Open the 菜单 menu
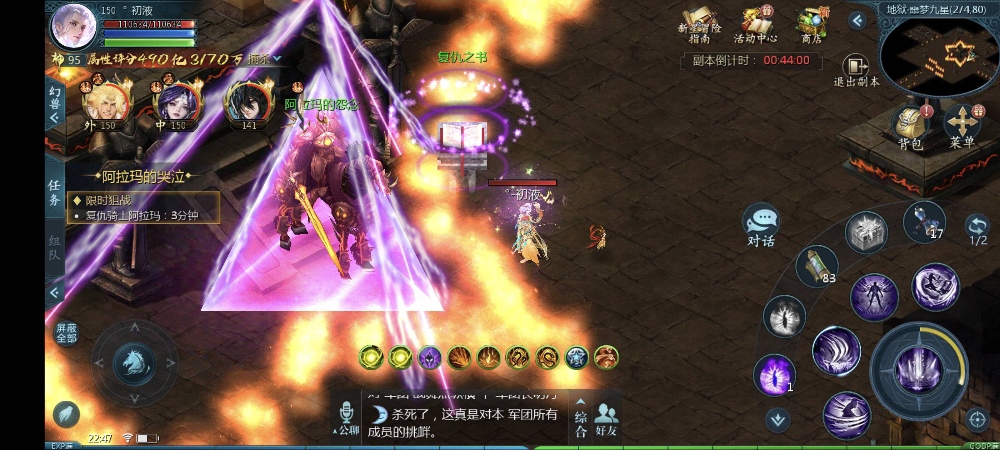Image resolution: width=1000 pixels, height=450 pixels. [962, 126]
